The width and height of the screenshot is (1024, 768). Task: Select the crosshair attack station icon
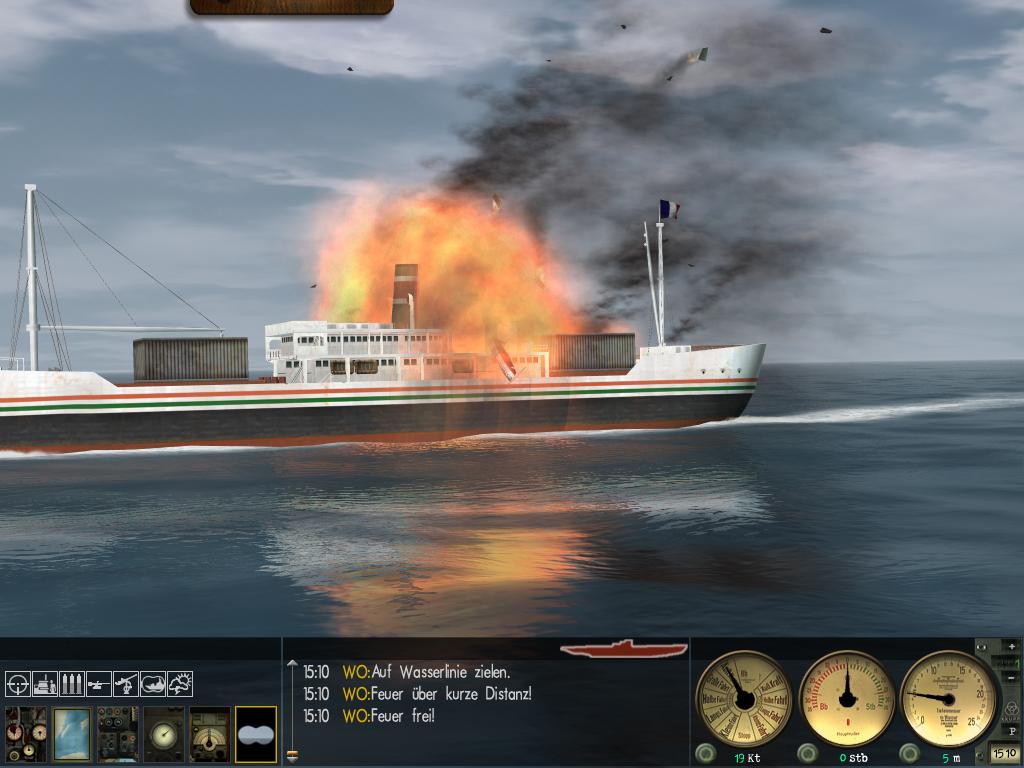(x=18, y=684)
